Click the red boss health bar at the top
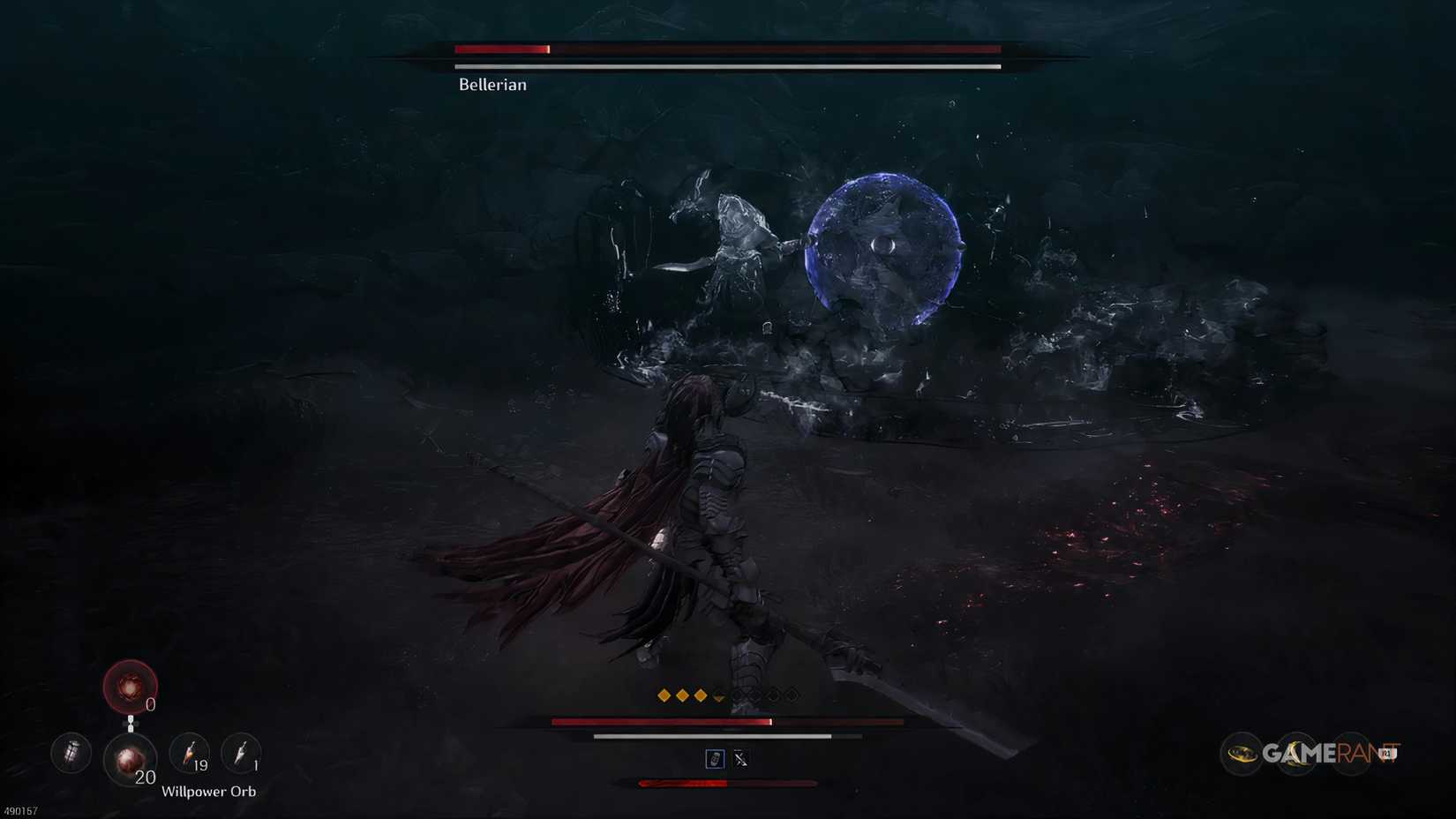 [x=500, y=49]
